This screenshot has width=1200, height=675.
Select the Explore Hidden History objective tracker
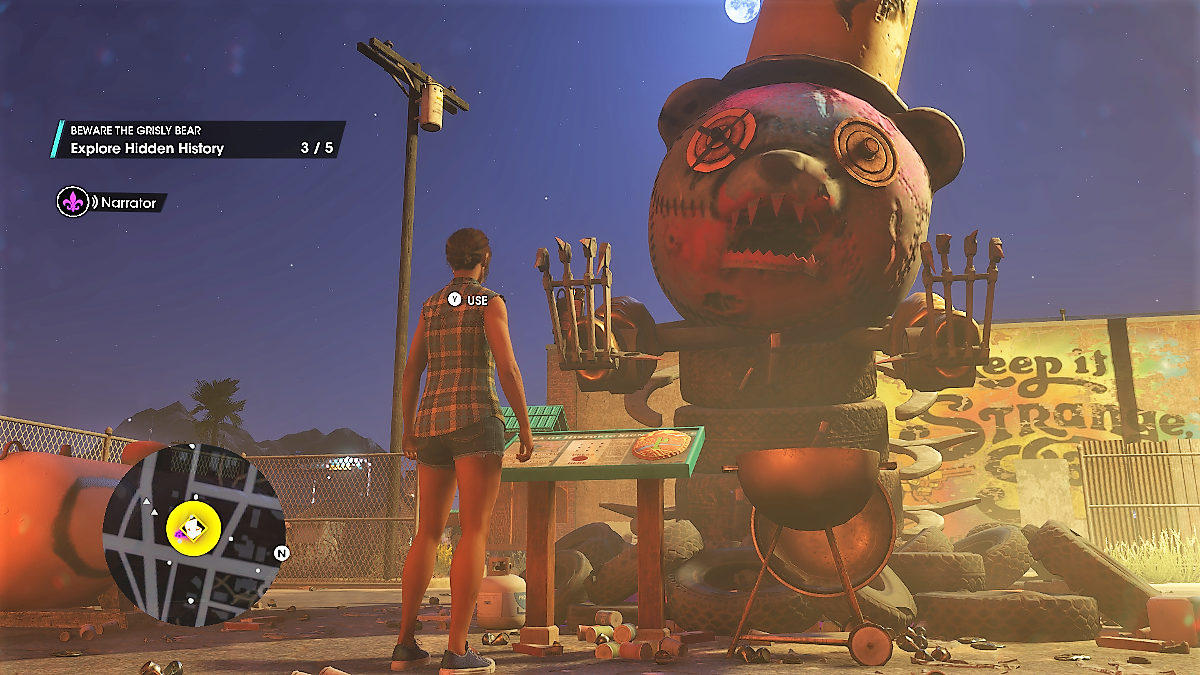[198, 141]
